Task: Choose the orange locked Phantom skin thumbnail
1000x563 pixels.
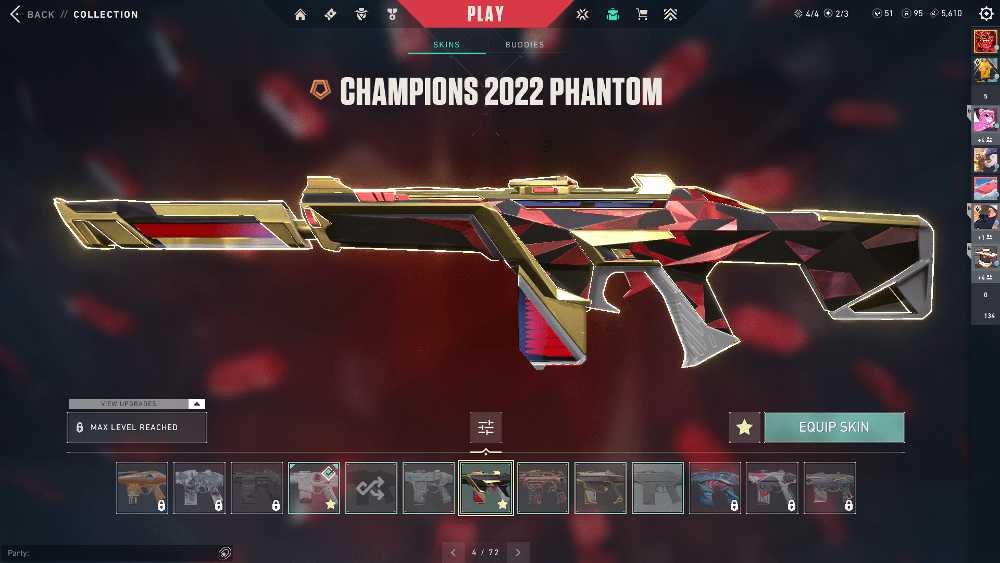Action: pyautogui.click(x=142, y=488)
